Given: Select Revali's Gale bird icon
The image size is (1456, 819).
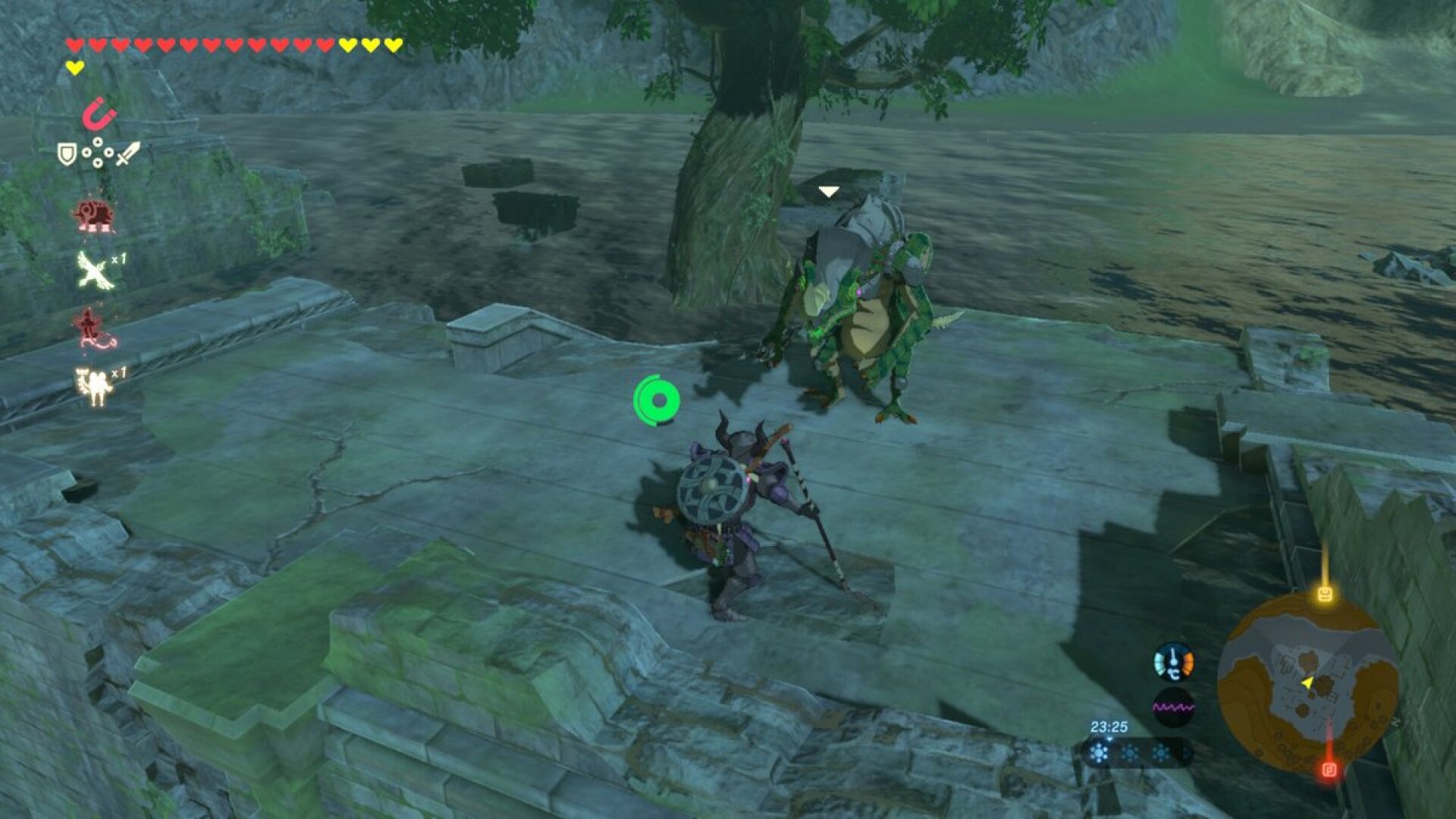Looking at the screenshot, I should pyautogui.click(x=93, y=269).
